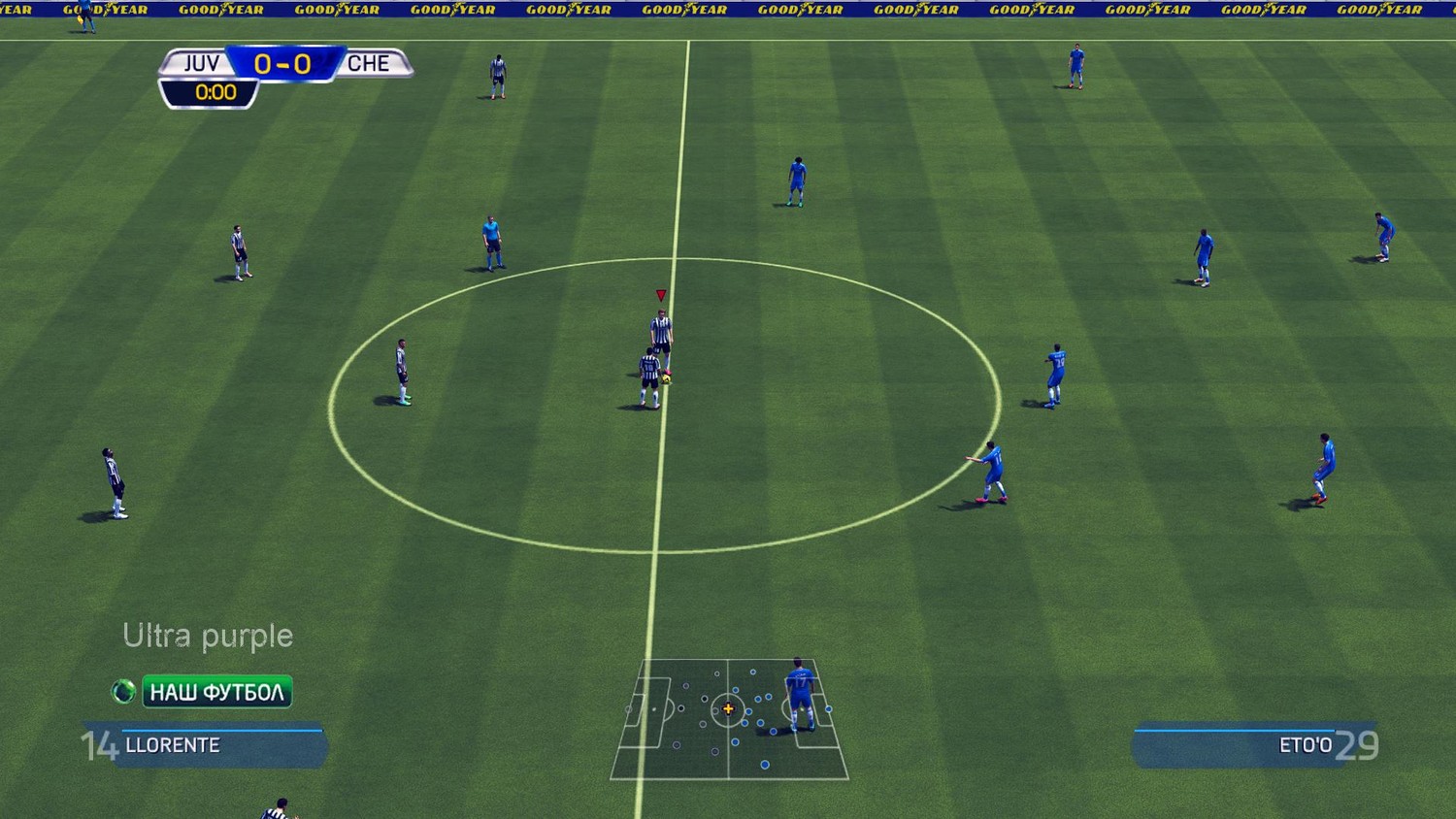Click the НАШ ФУТБОЛ channel logo
Viewport: 1456px width, 819px height.
[204, 692]
